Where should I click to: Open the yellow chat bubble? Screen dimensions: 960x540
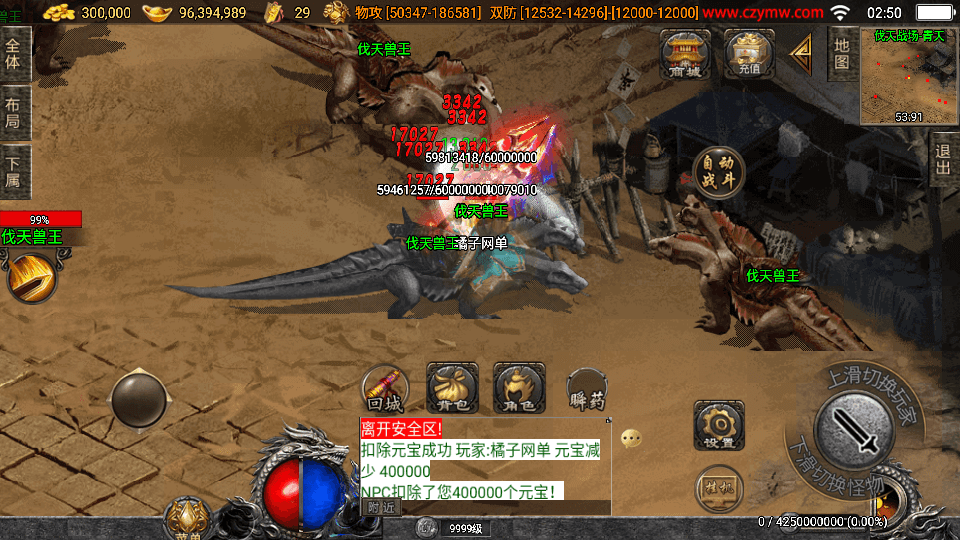coord(630,438)
